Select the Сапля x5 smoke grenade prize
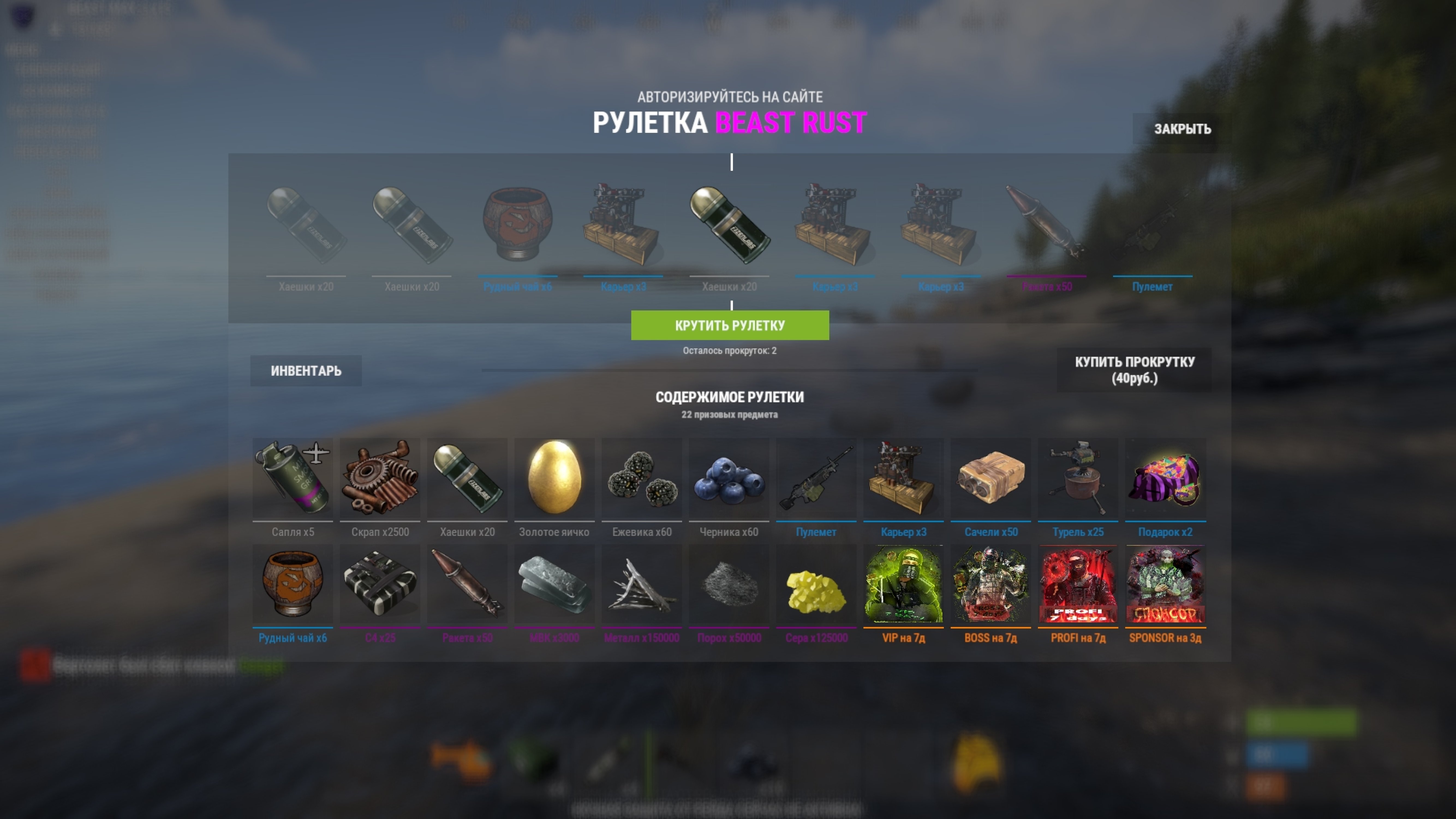The height and width of the screenshot is (819, 1456). [x=293, y=479]
